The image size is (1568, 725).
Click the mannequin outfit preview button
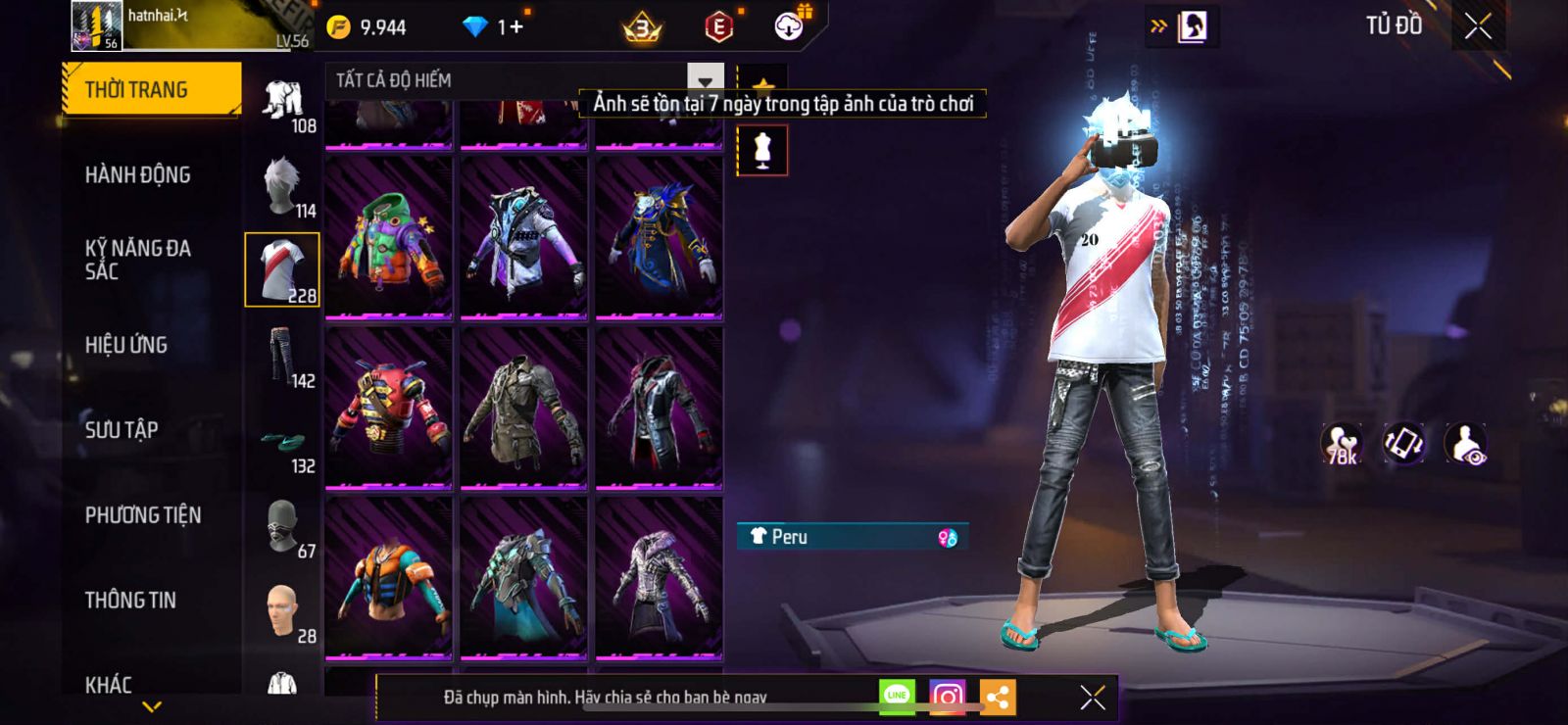click(x=762, y=151)
